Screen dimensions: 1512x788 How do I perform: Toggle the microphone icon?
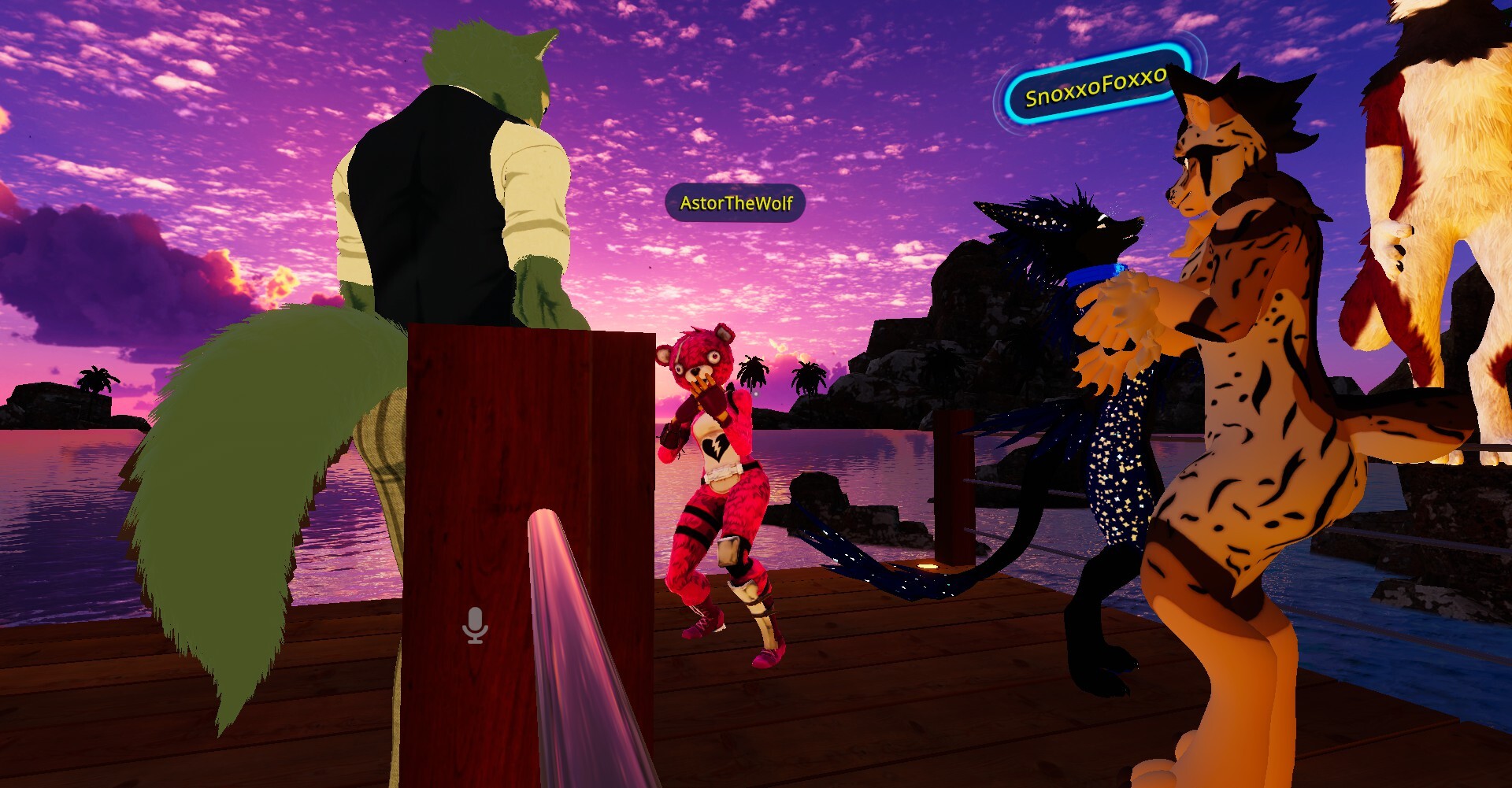point(475,626)
